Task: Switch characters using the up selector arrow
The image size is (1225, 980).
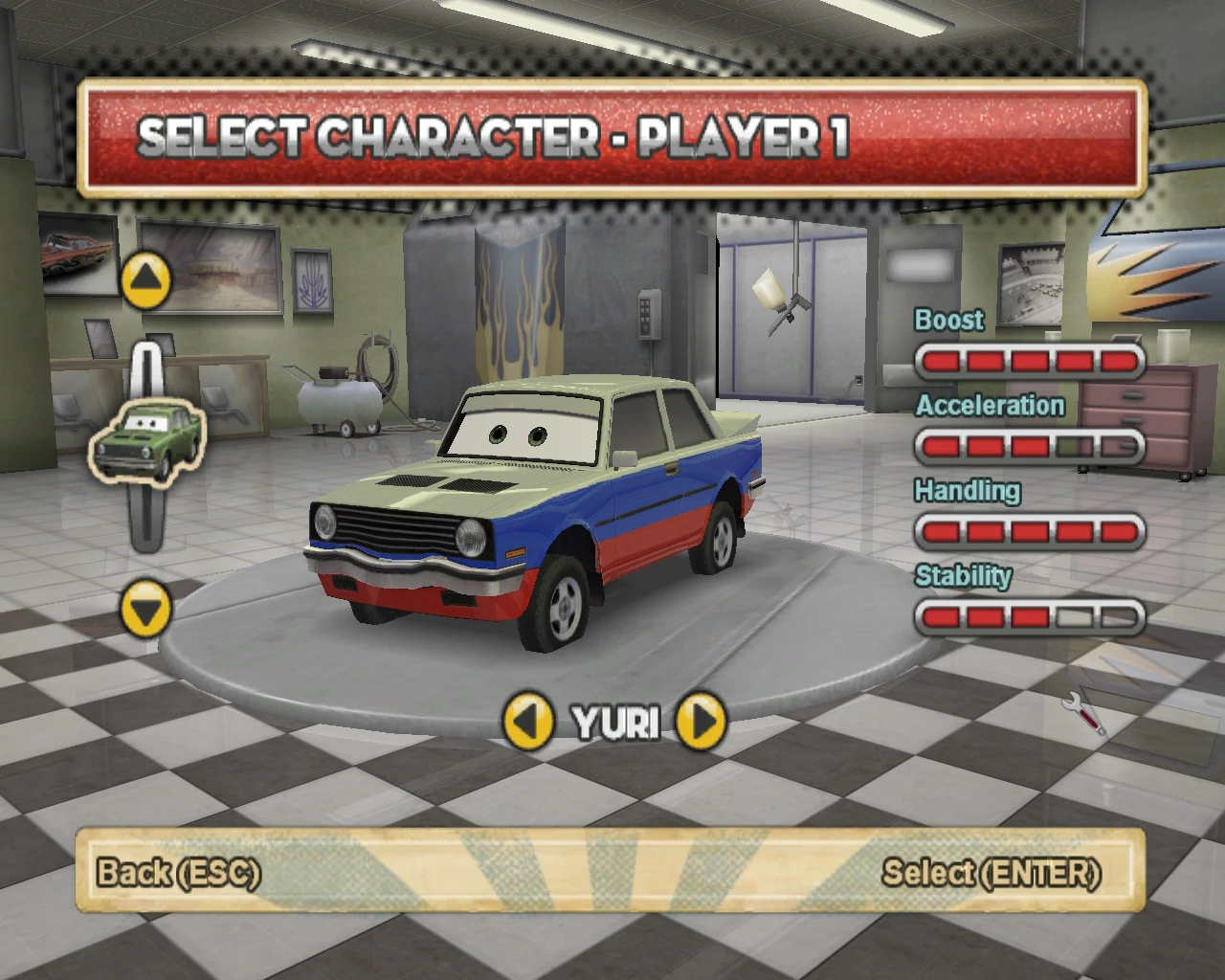Action: pos(145,279)
